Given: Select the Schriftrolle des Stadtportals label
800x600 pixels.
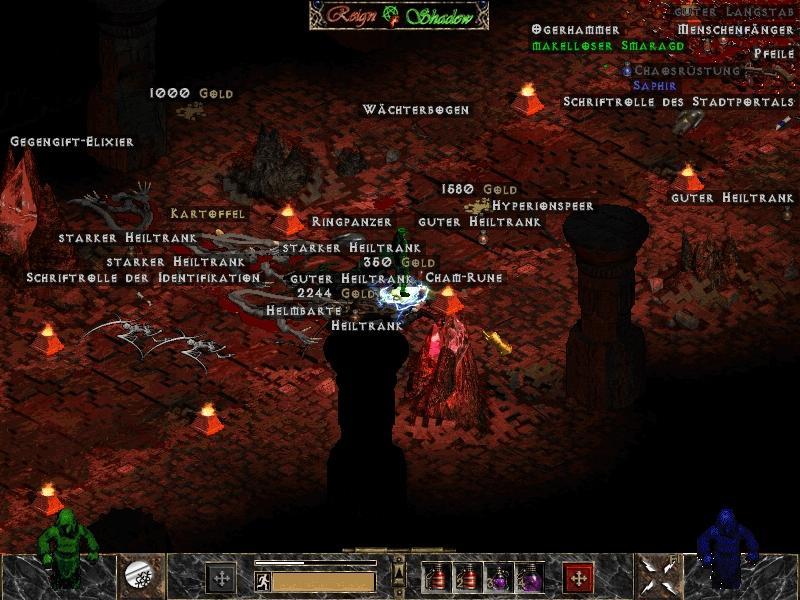Looking at the screenshot, I should [x=678, y=102].
